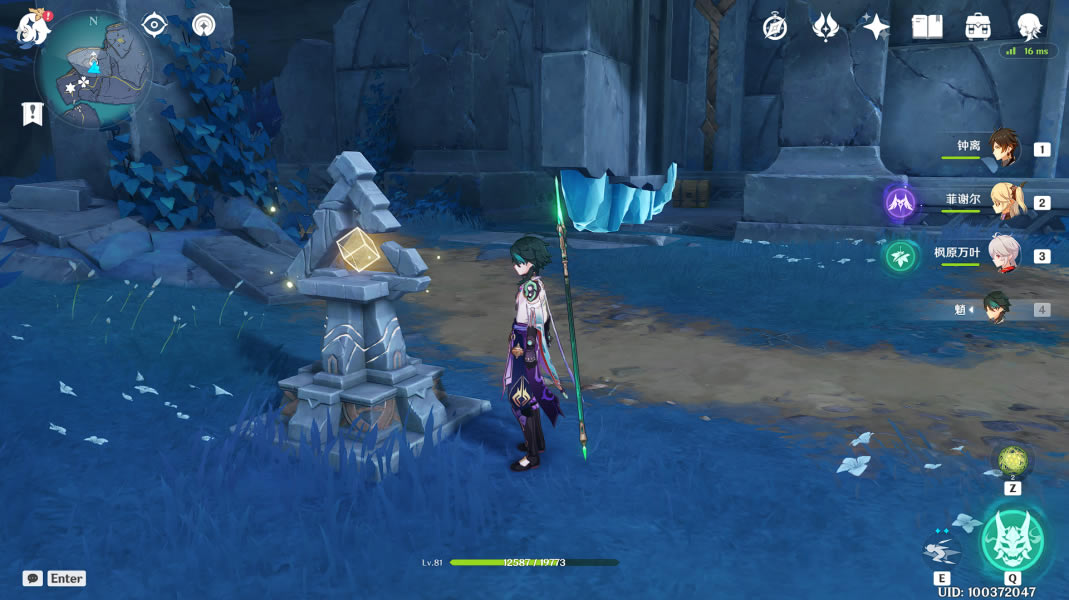Use the green gadget orb icon
Screen dimensions: 1069x600
(1013, 462)
